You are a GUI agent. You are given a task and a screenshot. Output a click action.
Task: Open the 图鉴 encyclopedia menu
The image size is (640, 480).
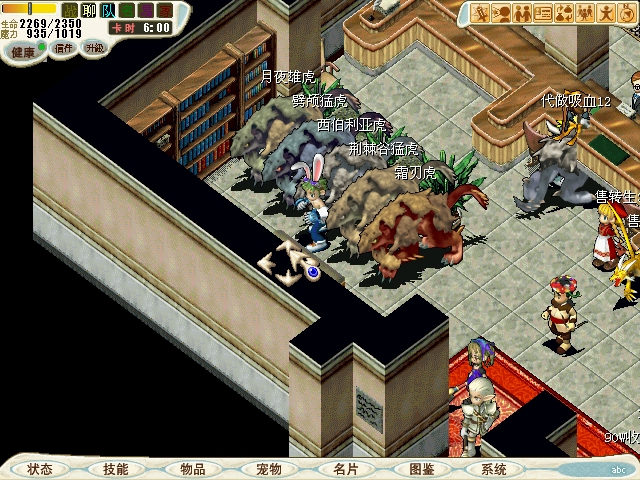[x=421, y=469]
